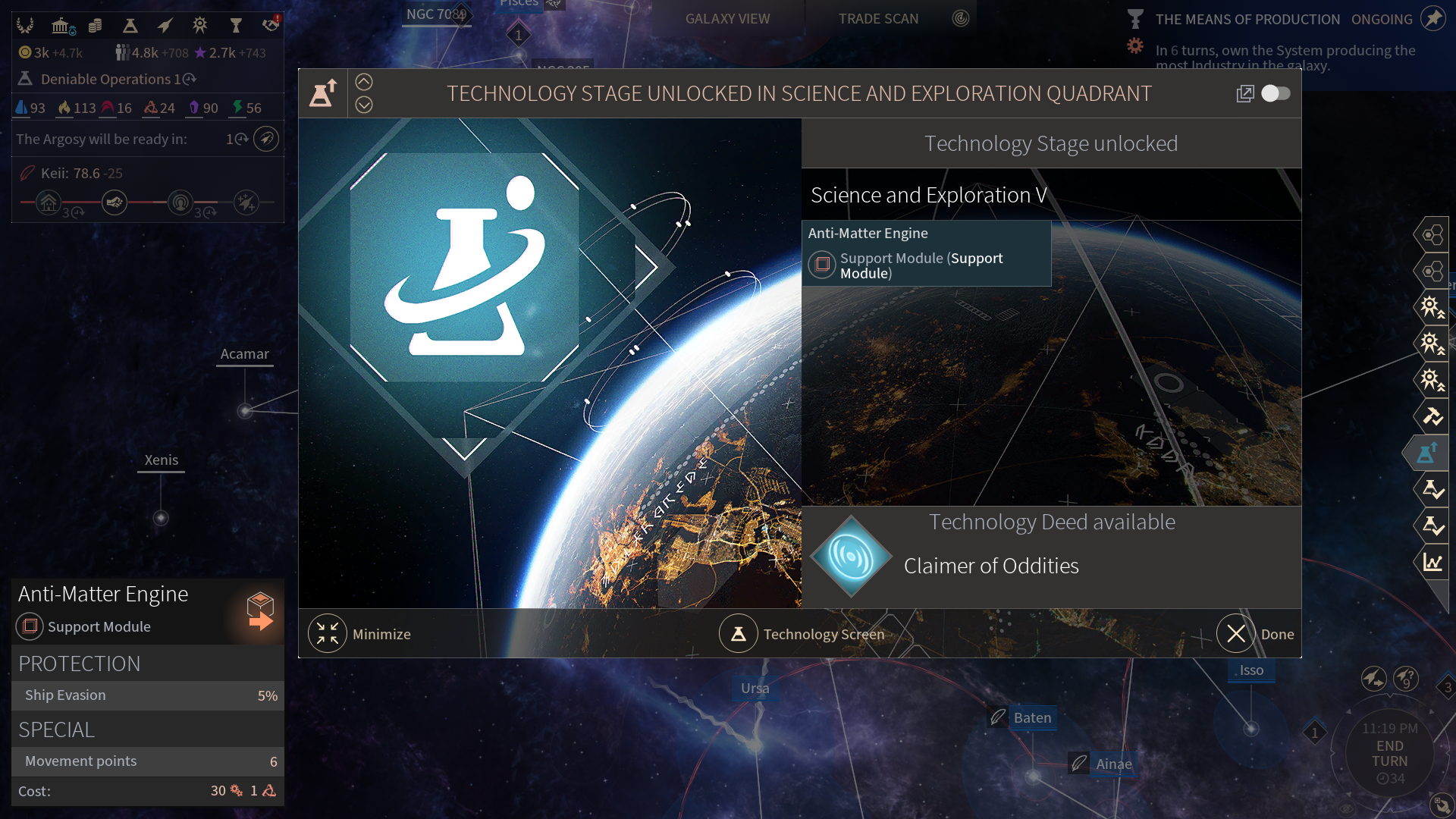Pop out the notification window
Image resolution: width=1456 pixels, height=819 pixels.
(1245, 93)
